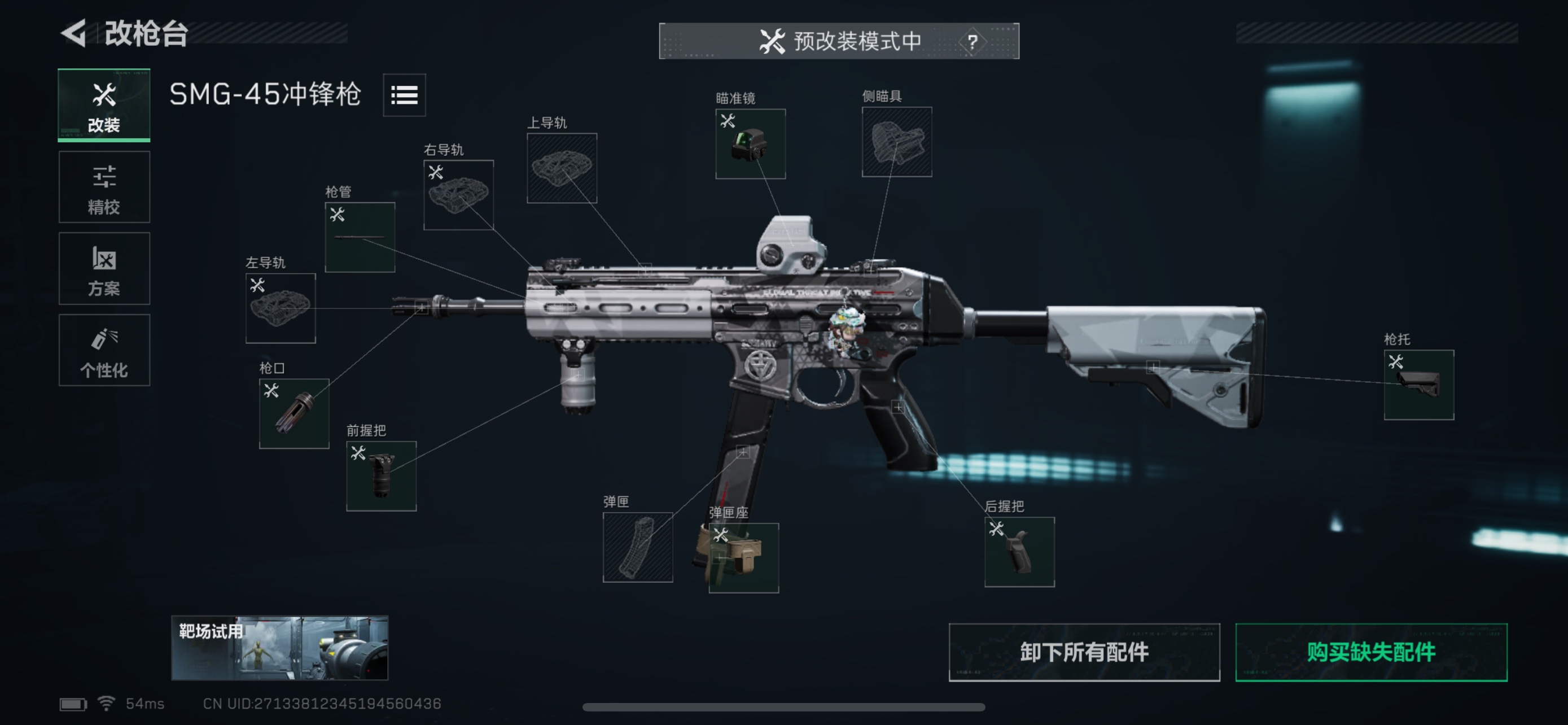Viewport: 1568px width, 725px height.
Task: Open the 方案 loadout plans panel
Action: pyautogui.click(x=103, y=268)
